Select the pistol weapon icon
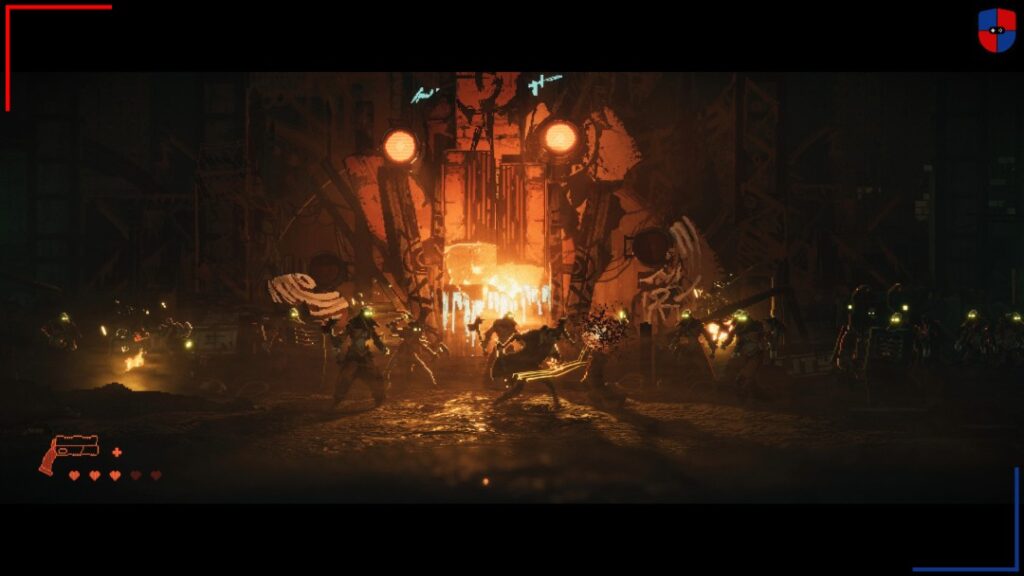The image size is (1024, 576). (69, 451)
